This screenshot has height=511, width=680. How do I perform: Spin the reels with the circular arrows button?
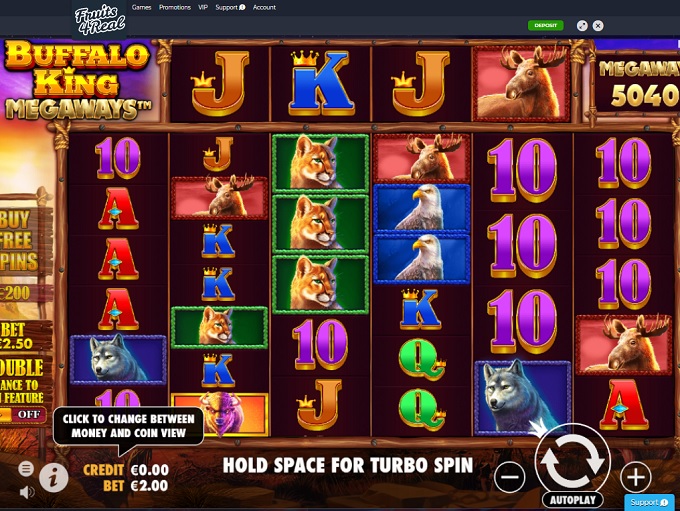(572, 457)
